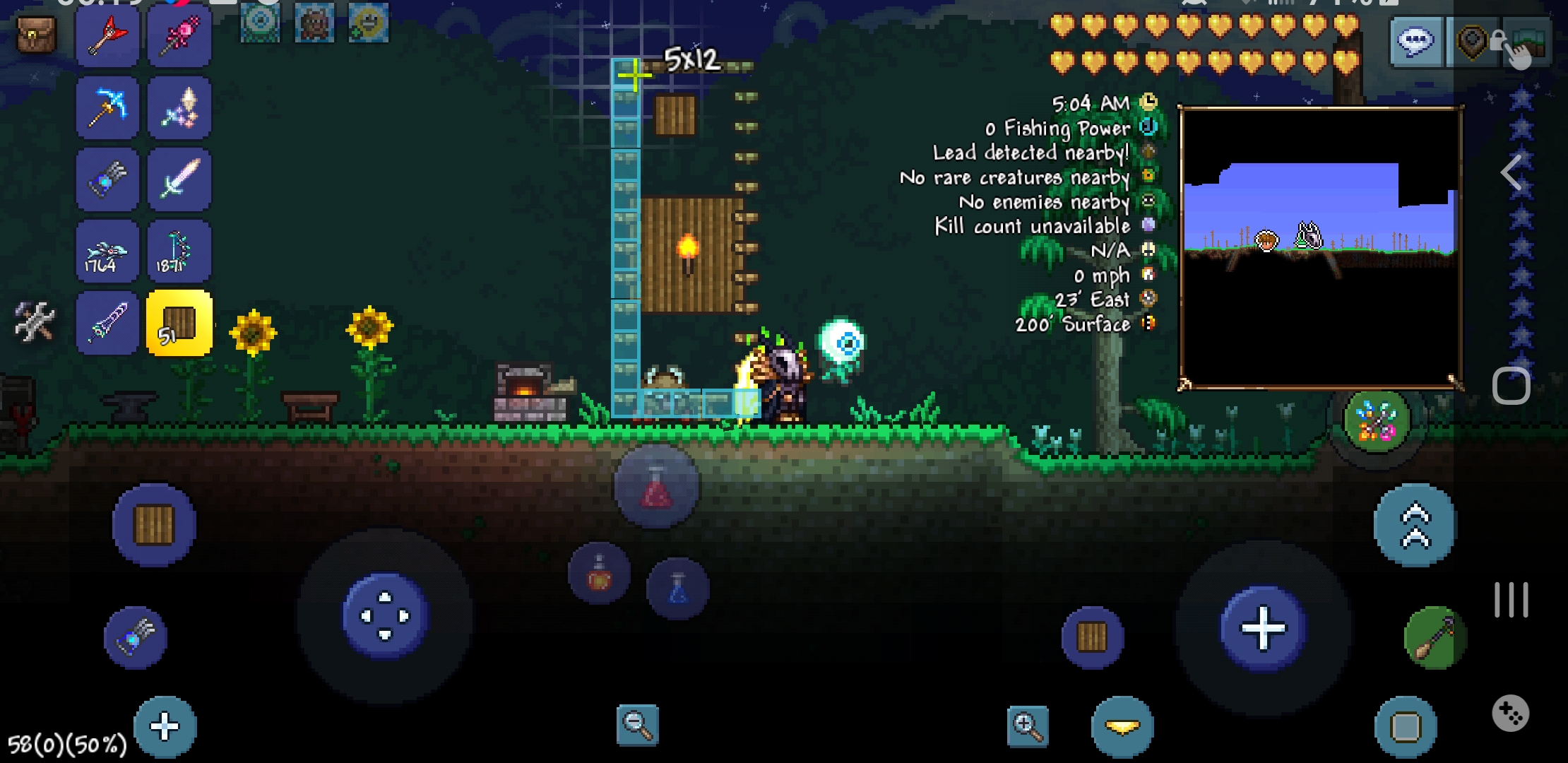The image size is (1568, 763).
Task: Select the highlighted wood block hotbar slot
Action: pyautogui.click(x=179, y=323)
